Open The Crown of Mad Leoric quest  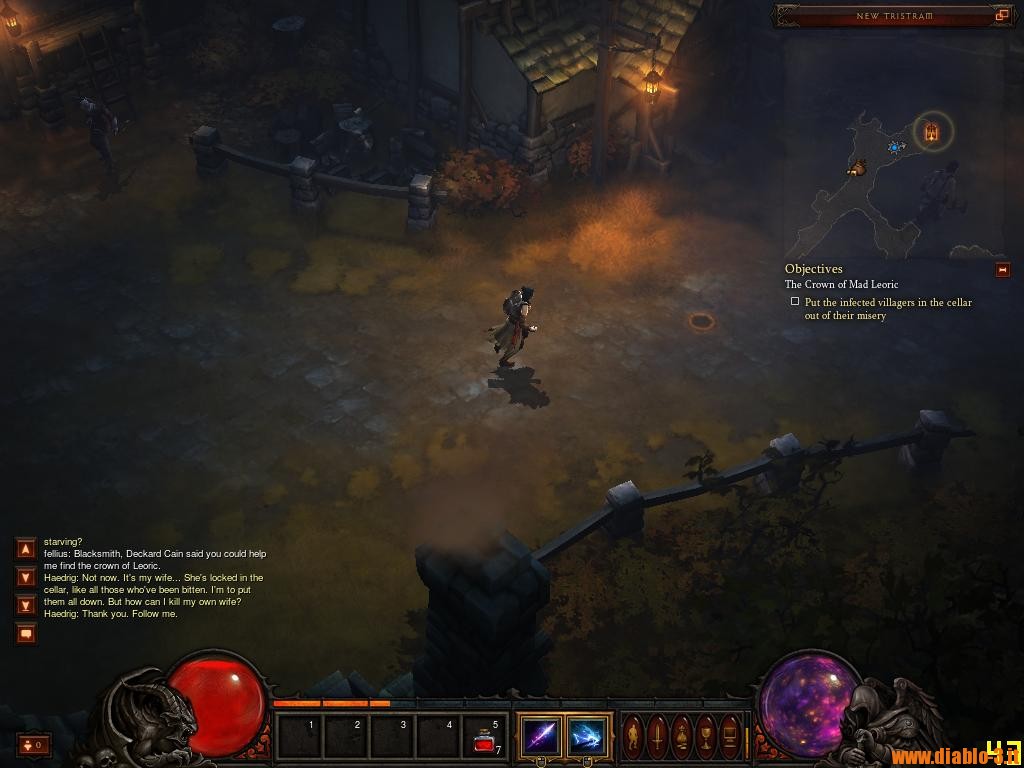[x=841, y=285]
